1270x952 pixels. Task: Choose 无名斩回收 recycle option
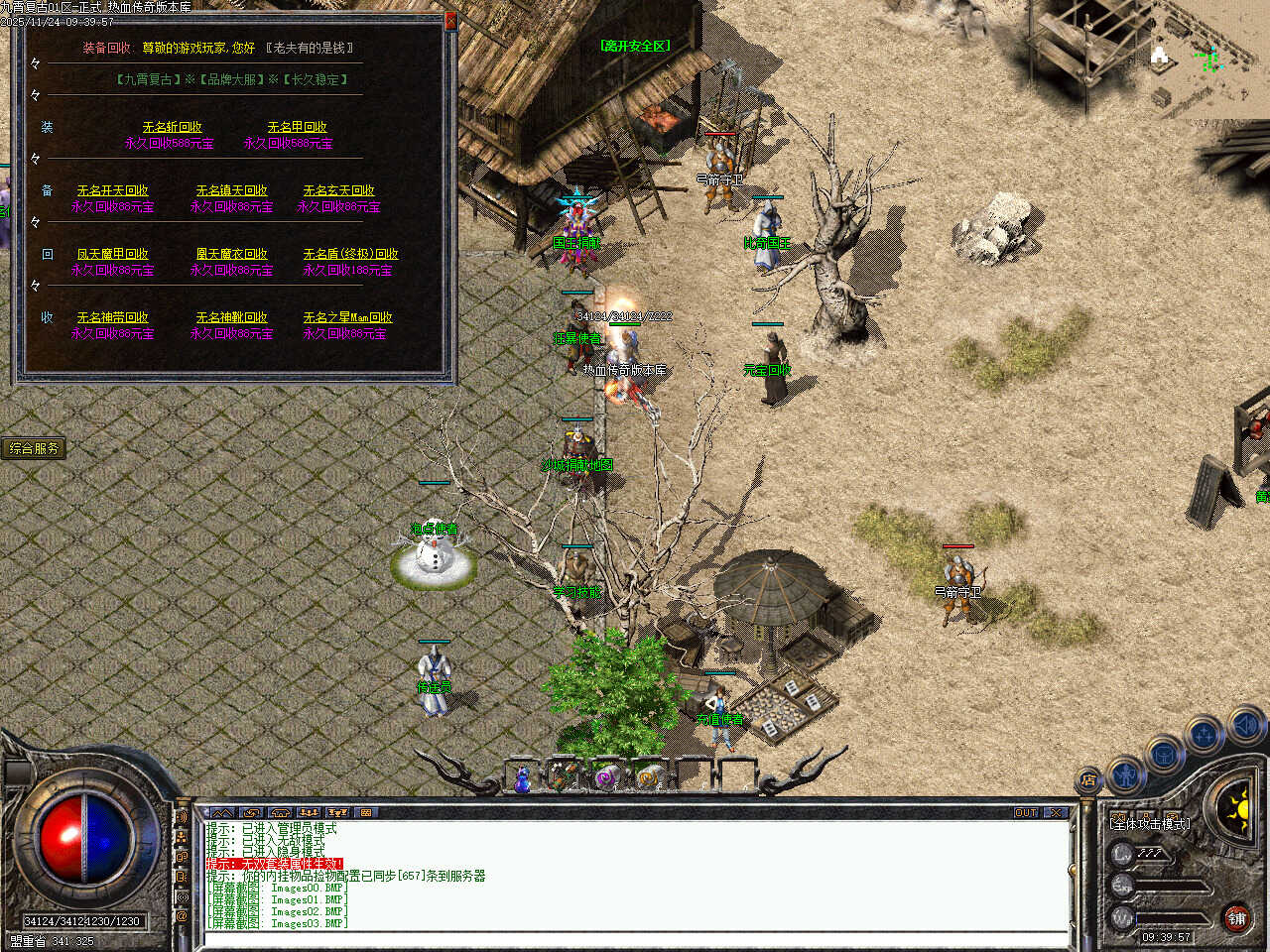[x=172, y=127]
